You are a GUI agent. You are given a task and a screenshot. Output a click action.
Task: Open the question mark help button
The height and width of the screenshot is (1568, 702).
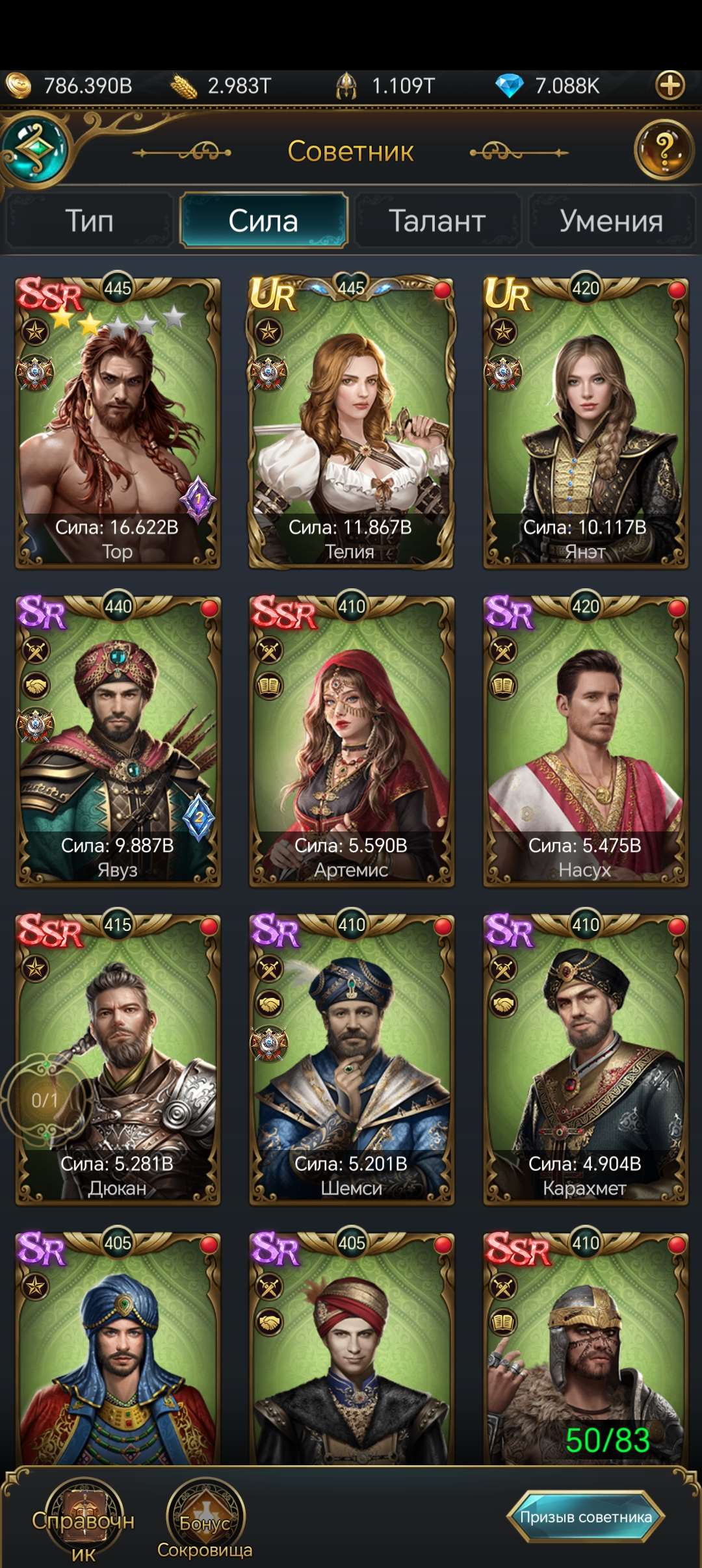pyautogui.click(x=664, y=150)
